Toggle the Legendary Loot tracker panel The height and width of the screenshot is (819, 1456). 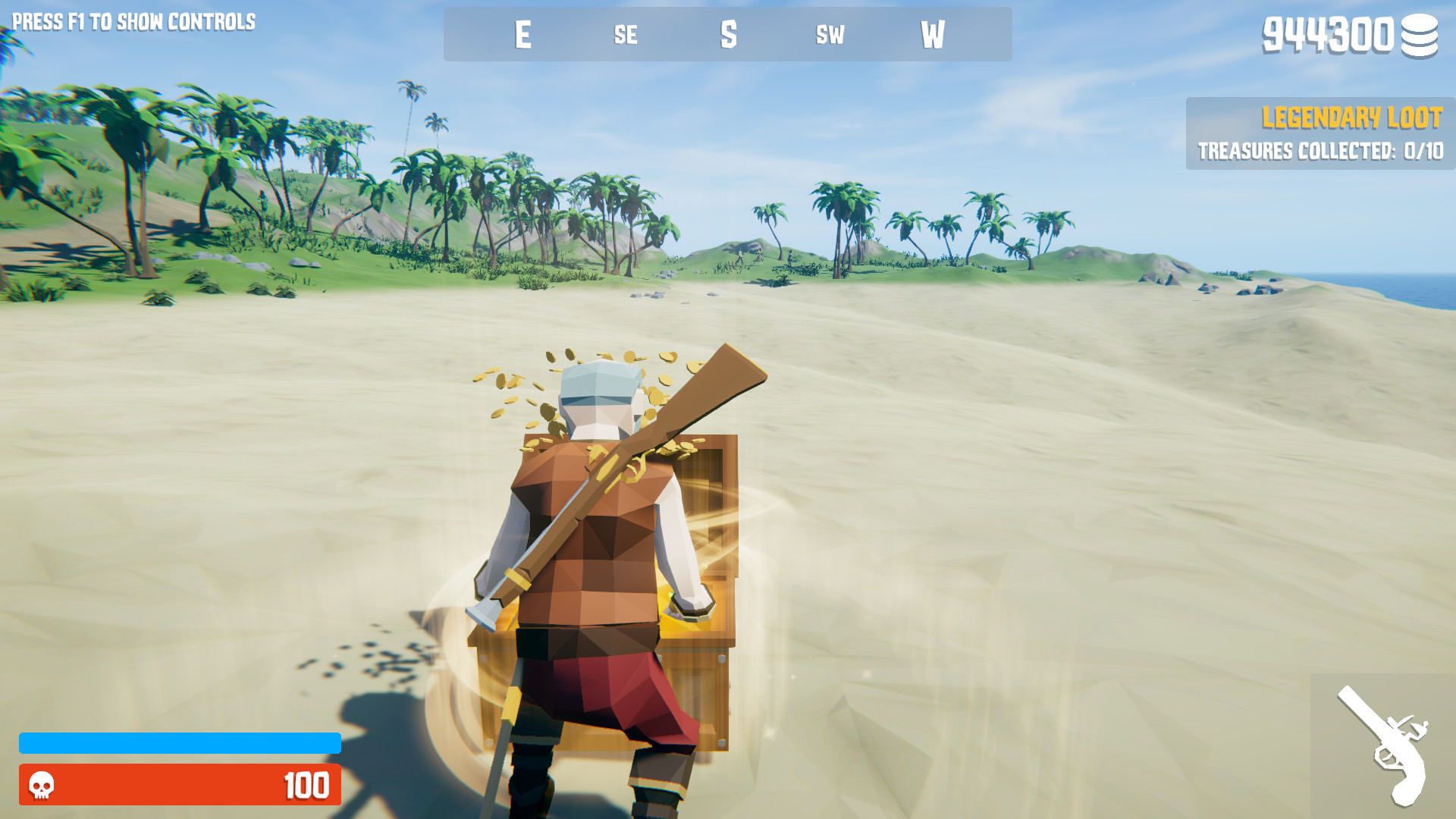pyautogui.click(x=1319, y=135)
